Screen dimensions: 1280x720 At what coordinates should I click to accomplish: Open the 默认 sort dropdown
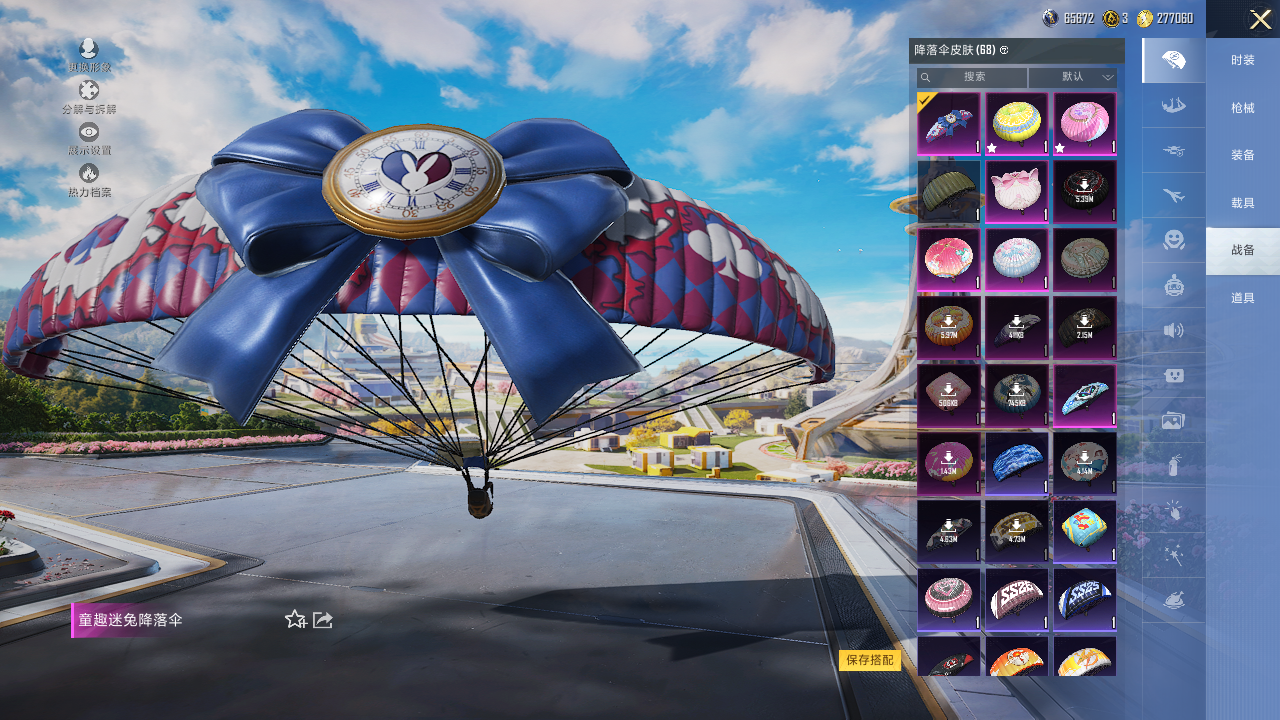point(1073,77)
